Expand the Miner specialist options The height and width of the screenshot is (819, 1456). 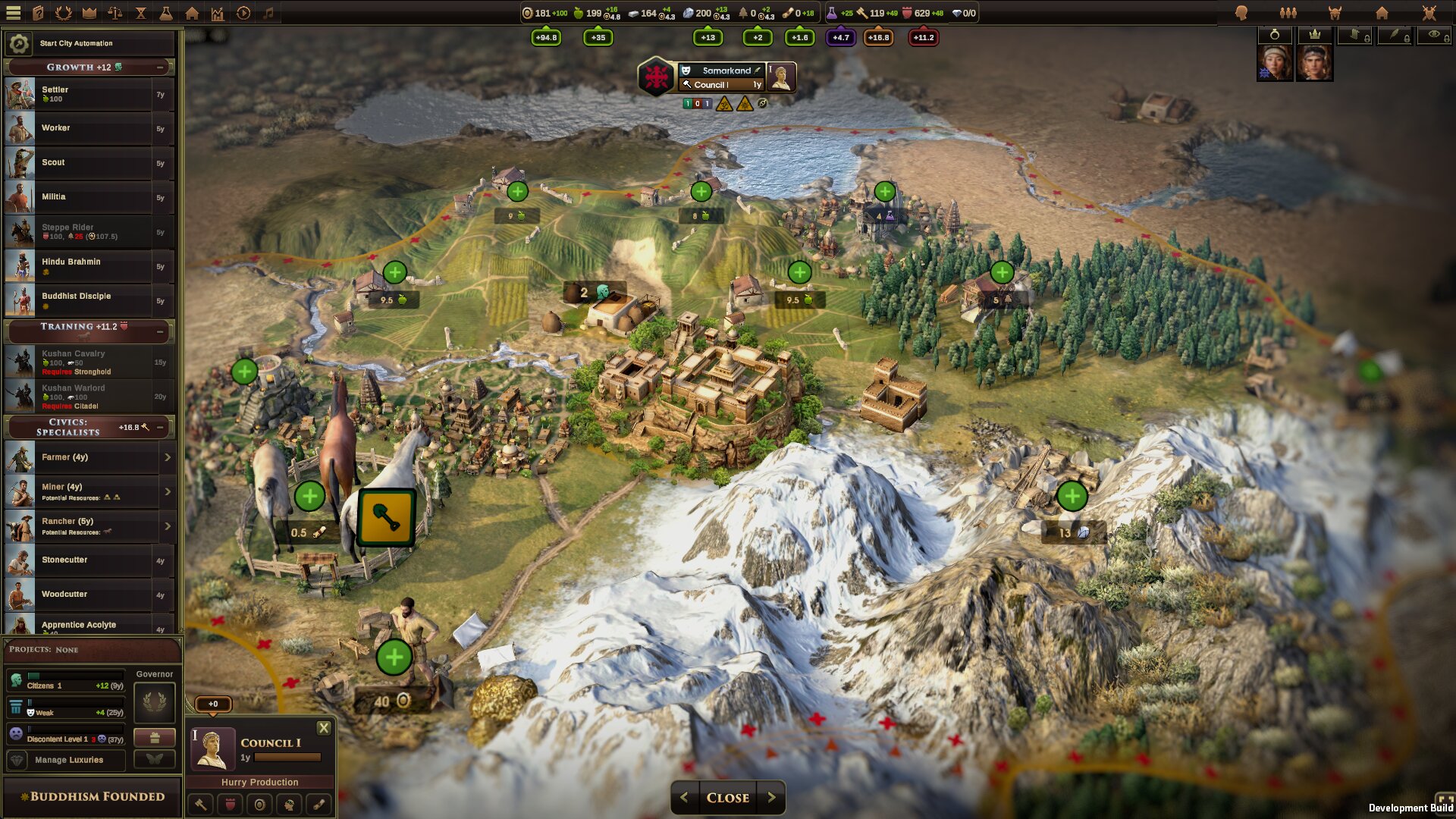168,491
